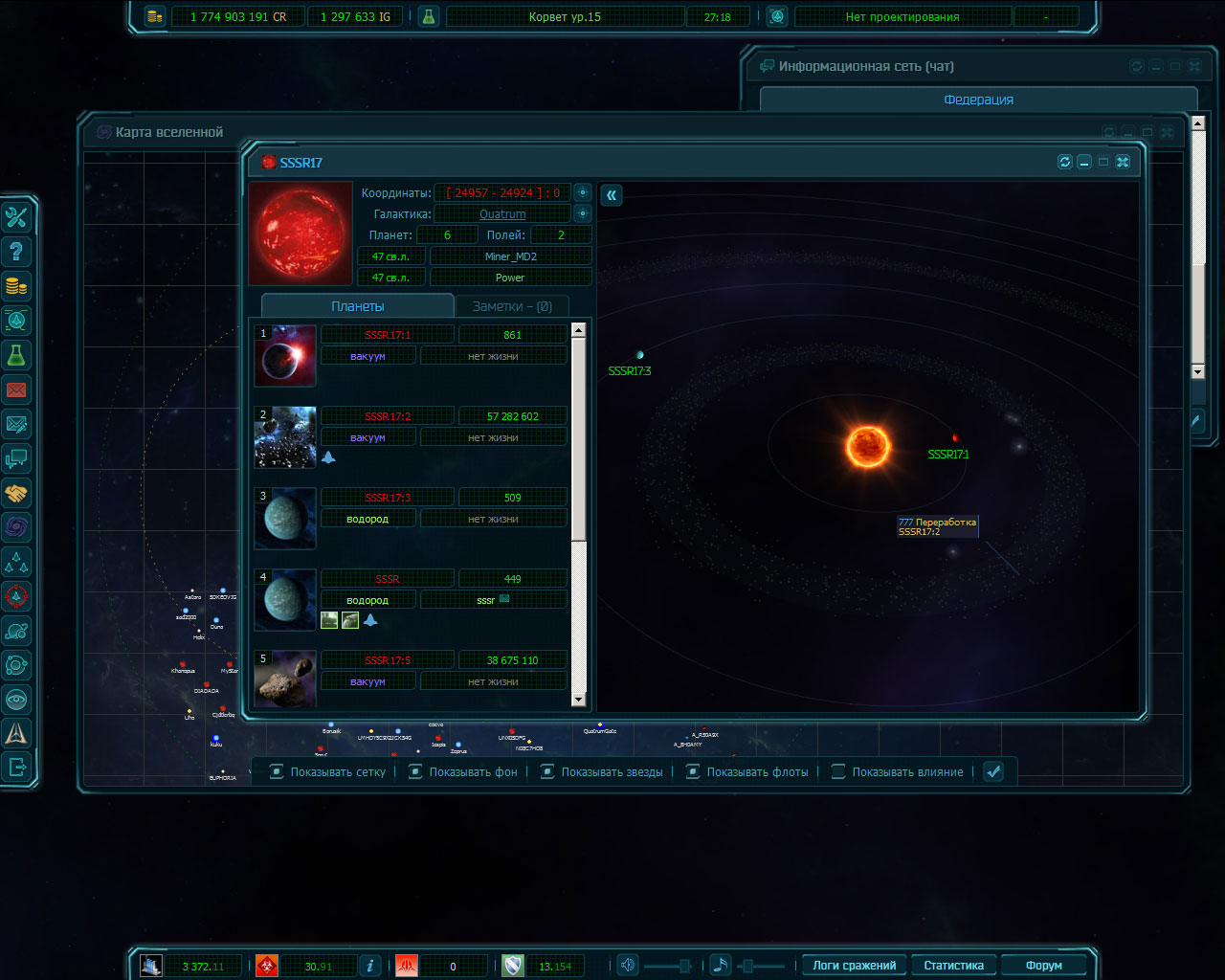
Task: Close the SSSR17 system window
Action: [1123, 162]
